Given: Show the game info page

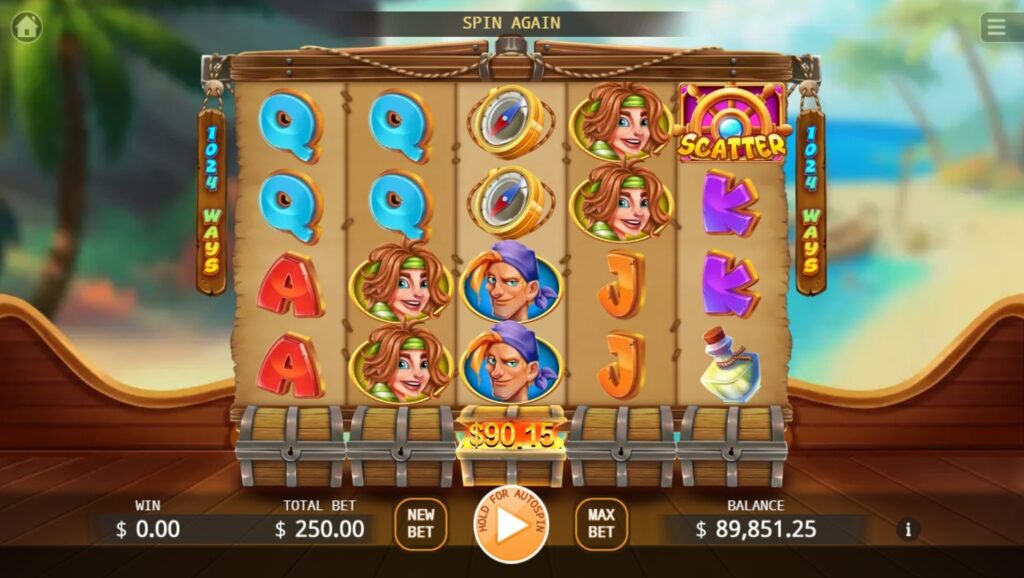Looking at the screenshot, I should pyautogui.click(x=908, y=529).
